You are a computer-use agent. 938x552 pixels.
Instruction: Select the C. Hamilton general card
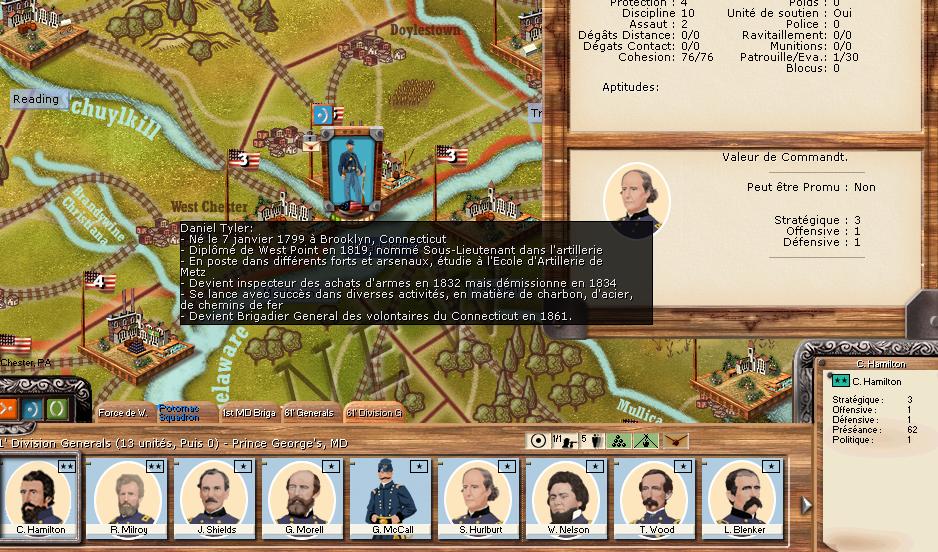(x=41, y=497)
